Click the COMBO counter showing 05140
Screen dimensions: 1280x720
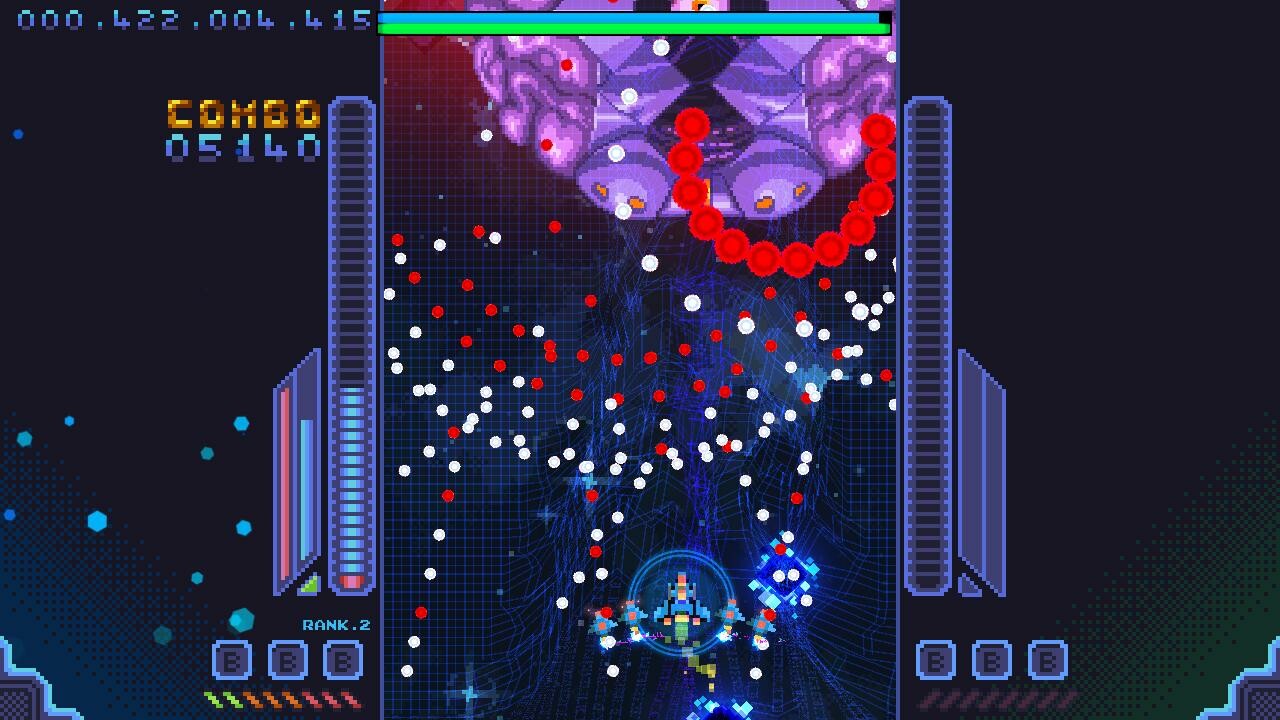tap(243, 130)
